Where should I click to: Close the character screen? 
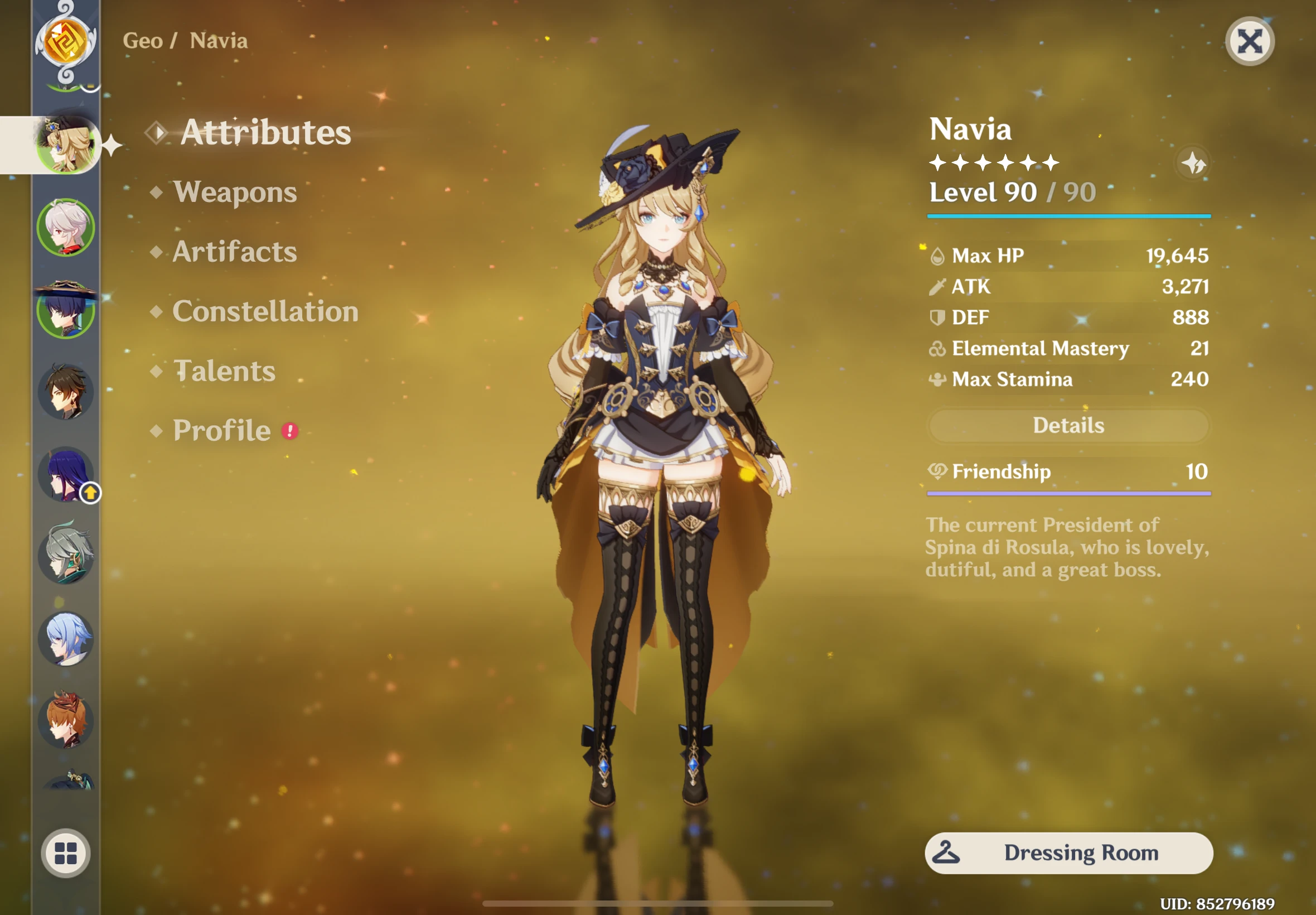click(1249, 41)
